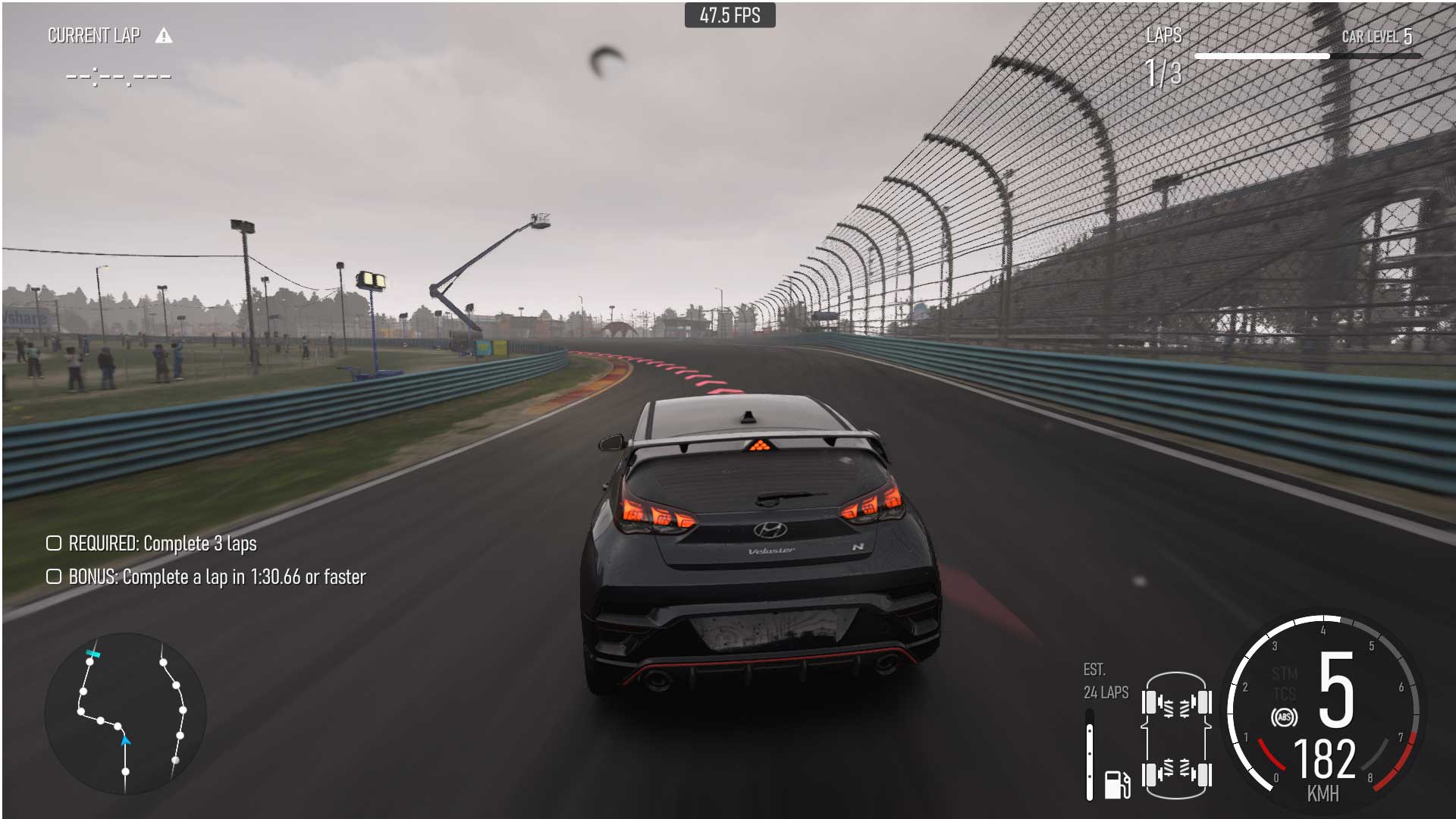Viewport: 1456px width, 819px height.
Task: Click the ABS indicator icon
Action: [1284, 717]
